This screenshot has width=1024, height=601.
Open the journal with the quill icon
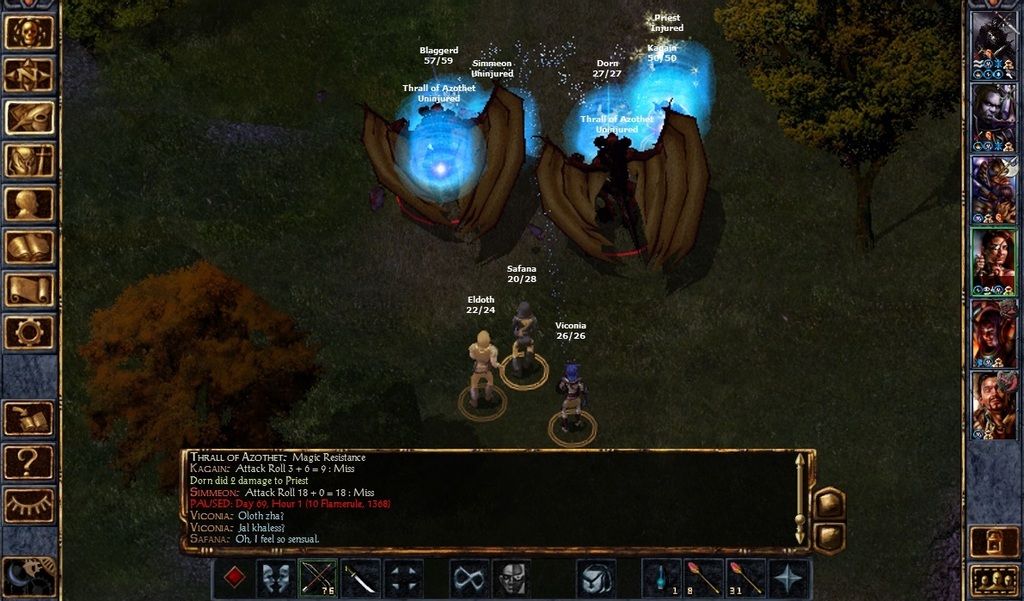point(29,118)
